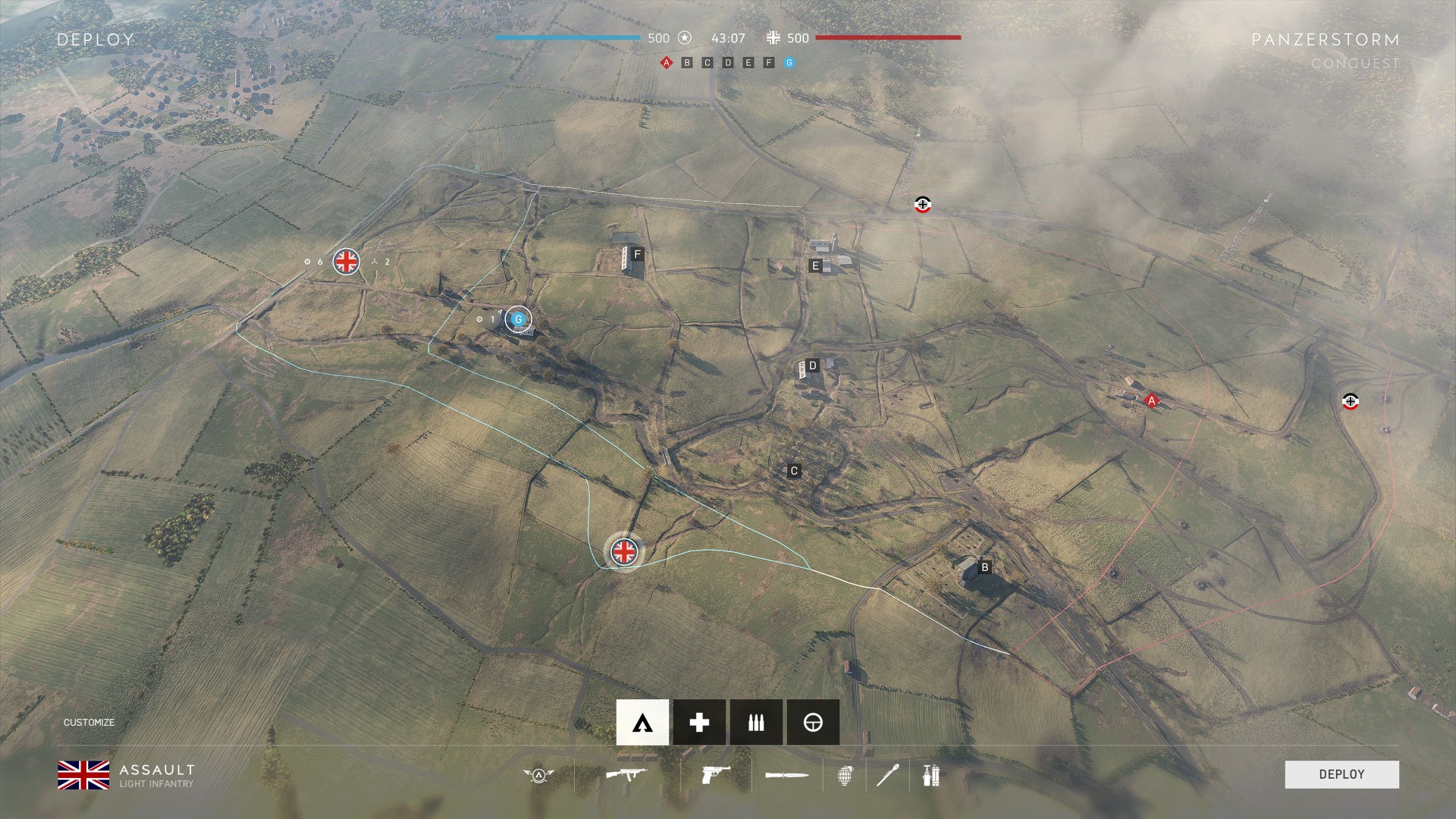1456x819 pixels.
Task: Open the sidearm pistol slot
Action: (714, 775)
